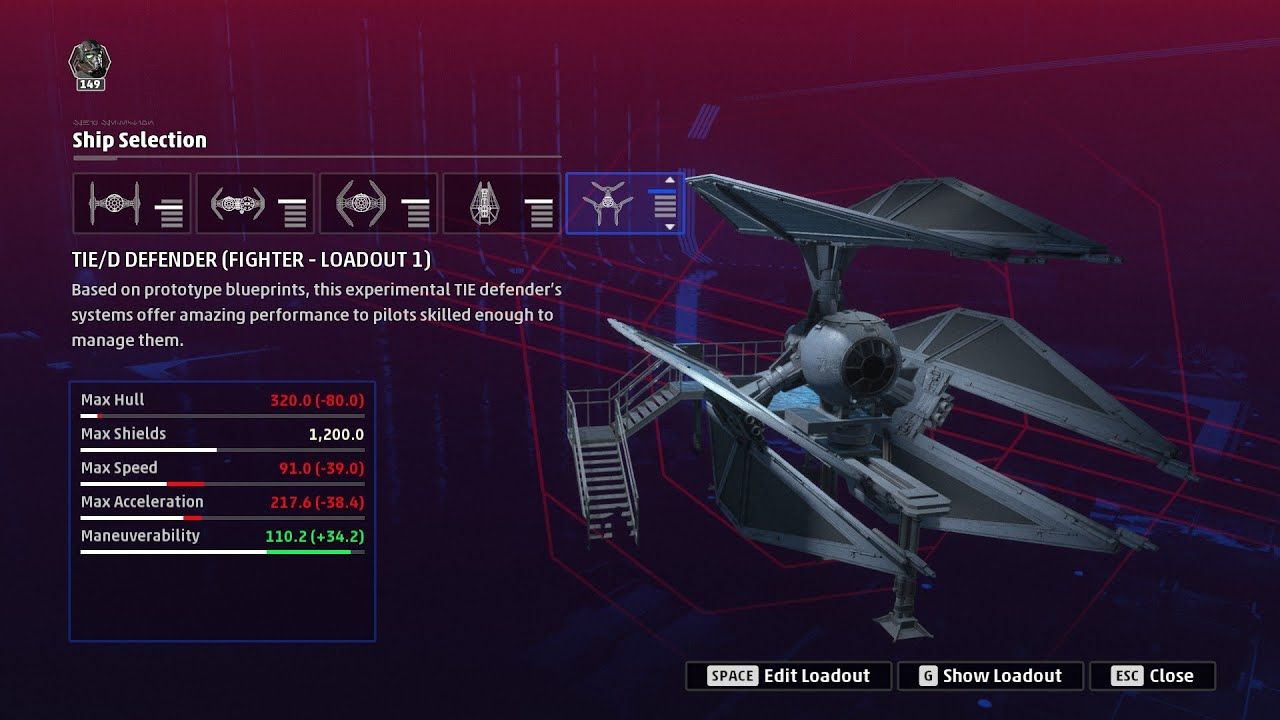The width and height of the screenshot is (1280, 720).
Task: Pick the TIE interceptor ship tile
Action: click(x=378, y=204)
